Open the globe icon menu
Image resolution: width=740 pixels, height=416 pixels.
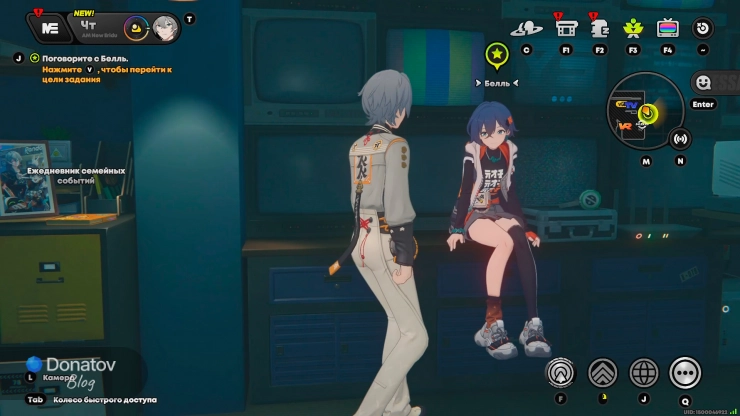(643, 373)
